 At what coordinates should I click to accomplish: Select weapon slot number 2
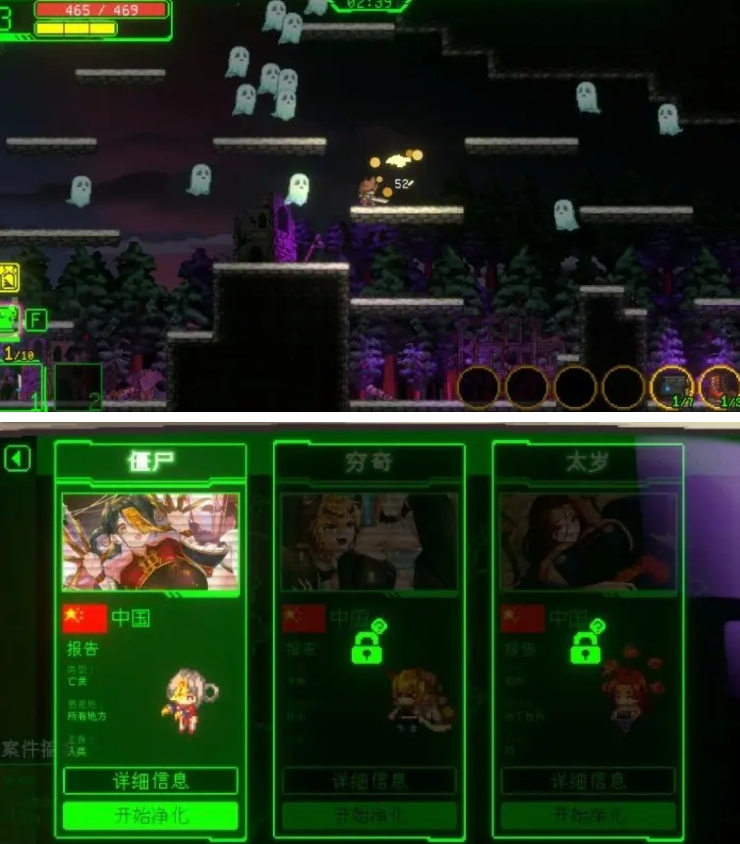point(78,385)
